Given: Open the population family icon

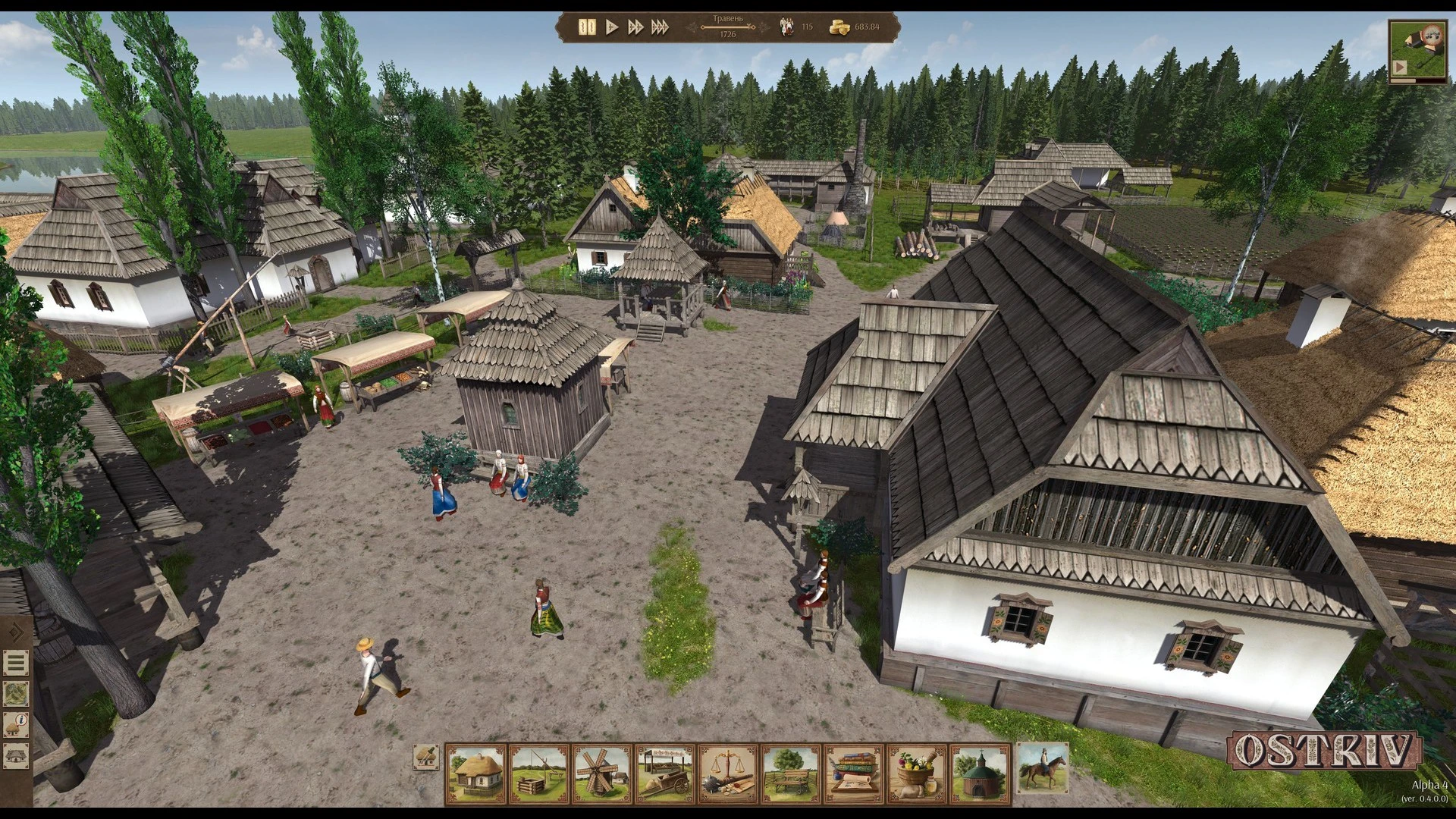Looking at the screenshot, I should click(787, 27).
